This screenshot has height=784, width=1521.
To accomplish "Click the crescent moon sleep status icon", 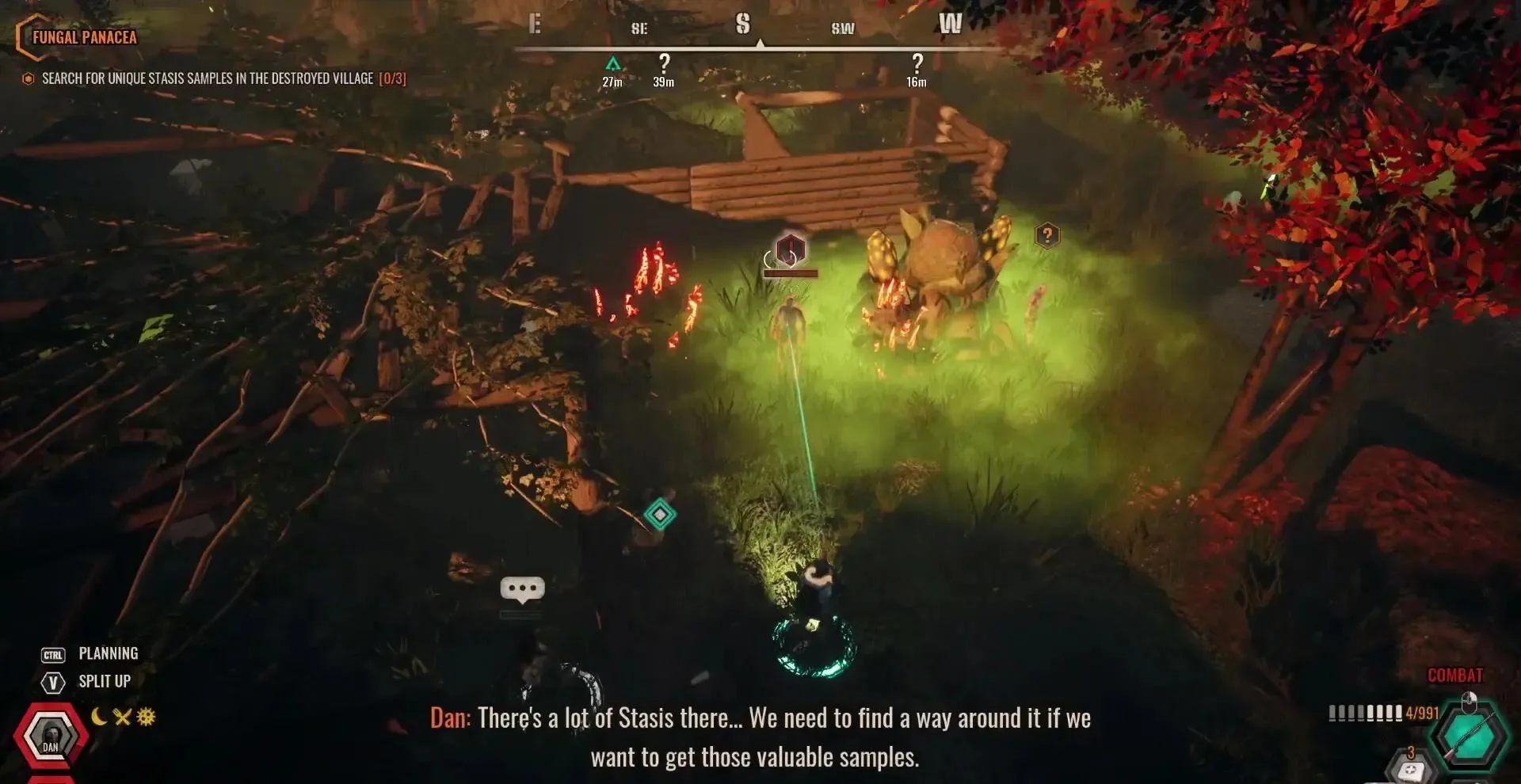I will (99, 717).
